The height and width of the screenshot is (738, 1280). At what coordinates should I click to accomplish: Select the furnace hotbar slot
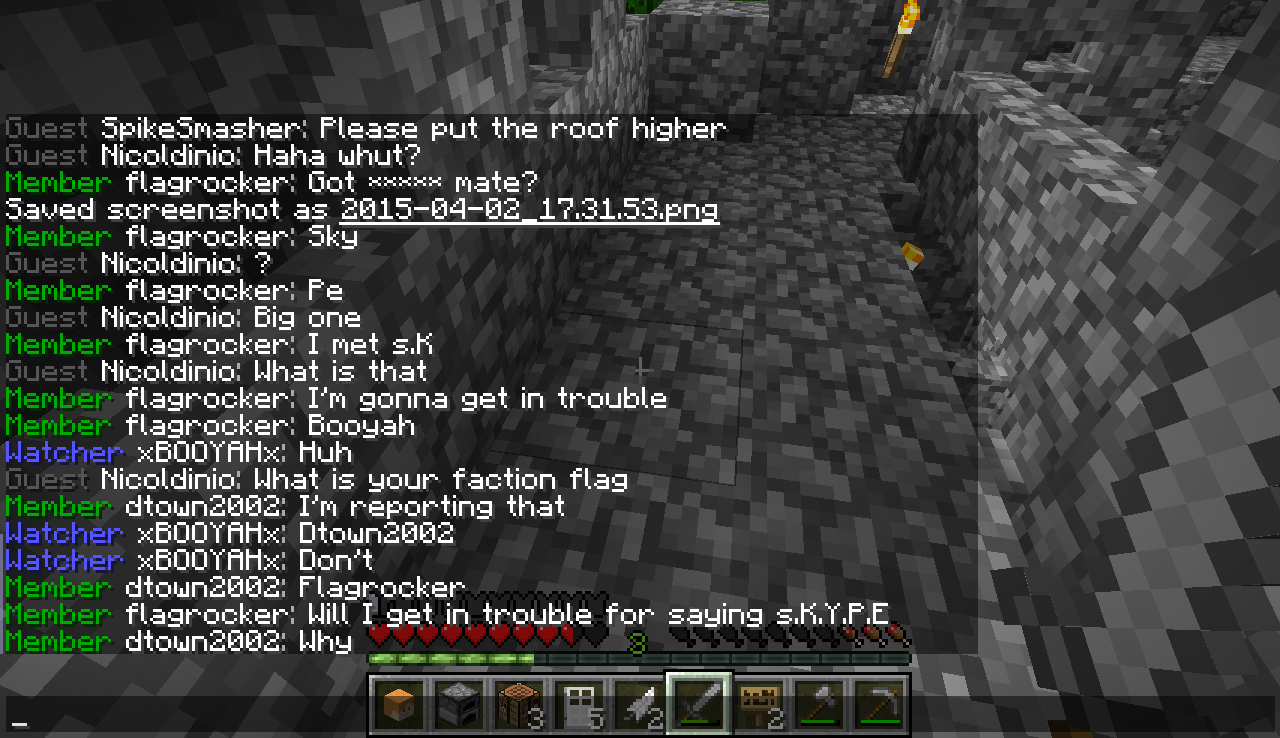point(461,704)
